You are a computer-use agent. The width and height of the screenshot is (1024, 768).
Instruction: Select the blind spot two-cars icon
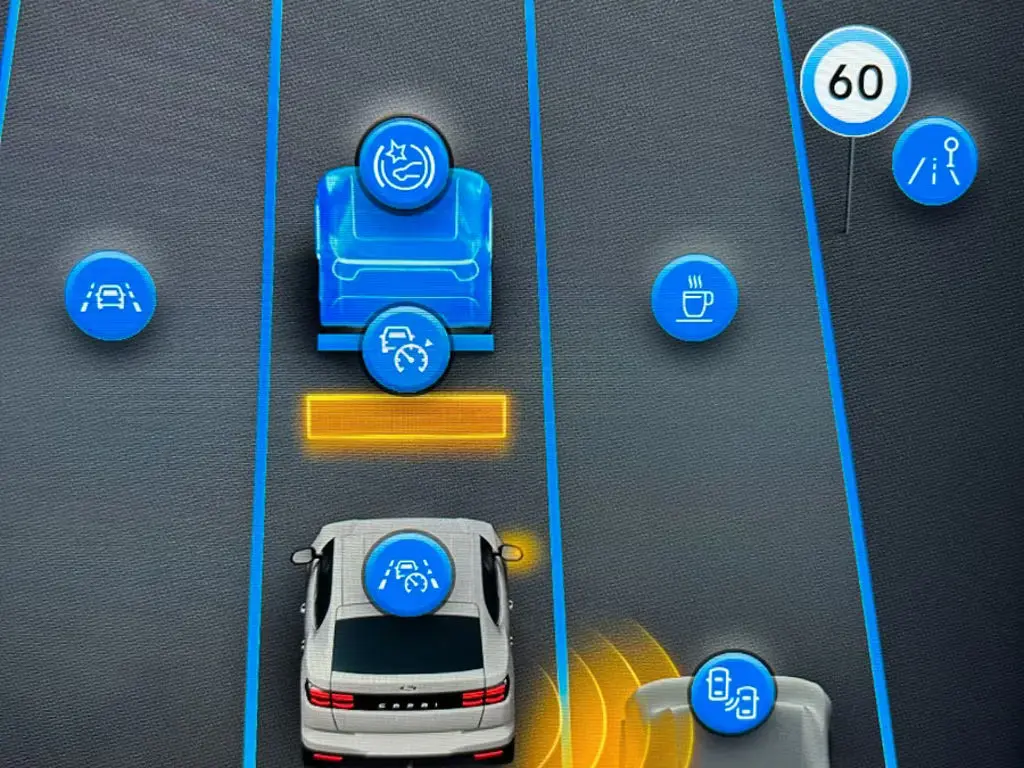pyautogui.click(x=733, y=692)
